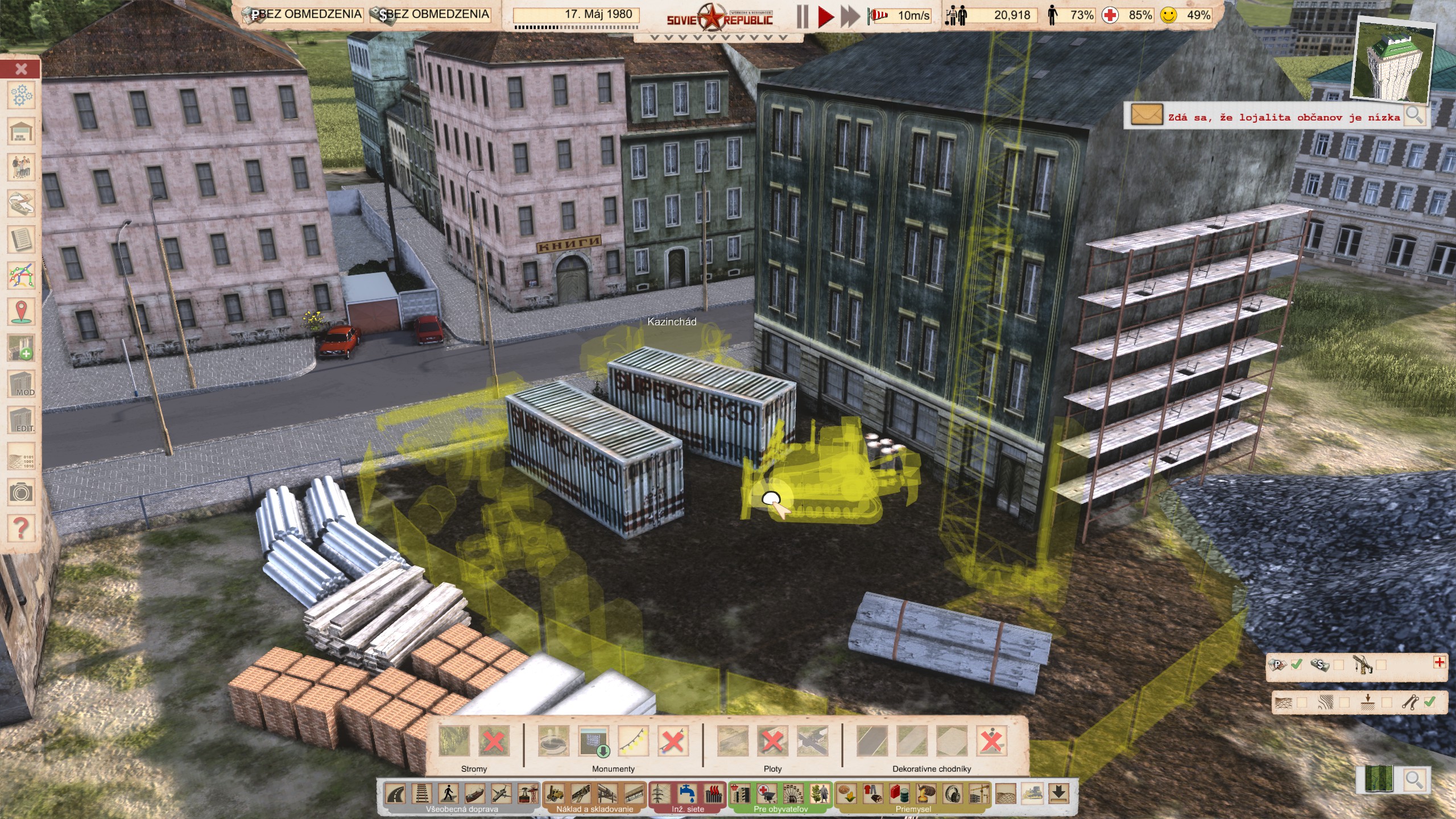Image resolution: width=1456 pixels, height=819 pixels.
Task: Open the road construction category
Action: (x=396, y=793)
